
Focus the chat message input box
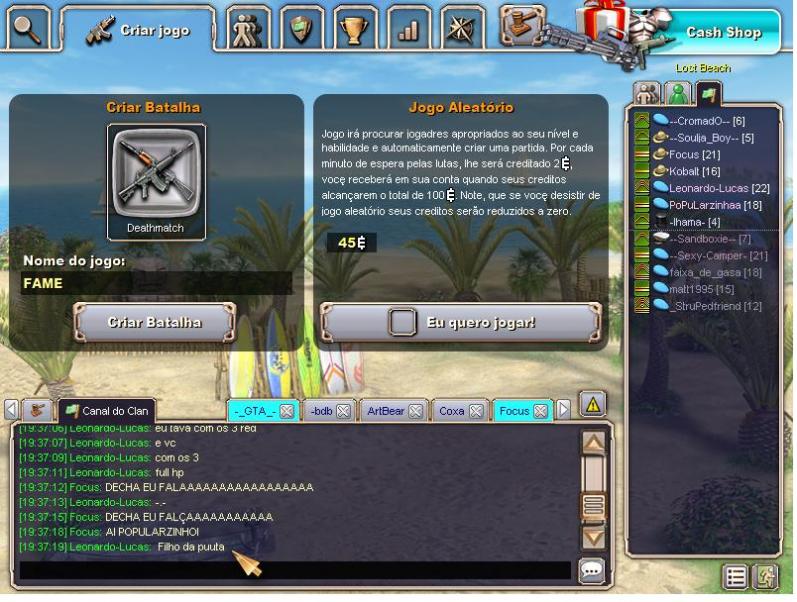(x=295, y=571)
